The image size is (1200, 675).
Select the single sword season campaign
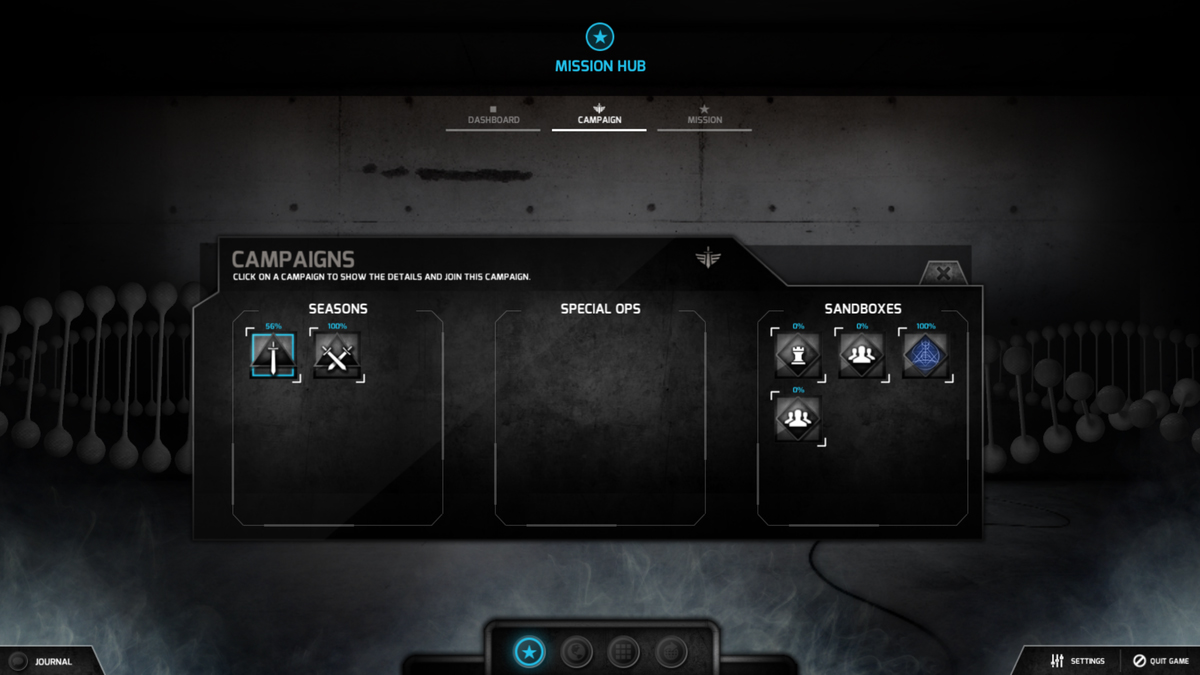tap(273, 355)
